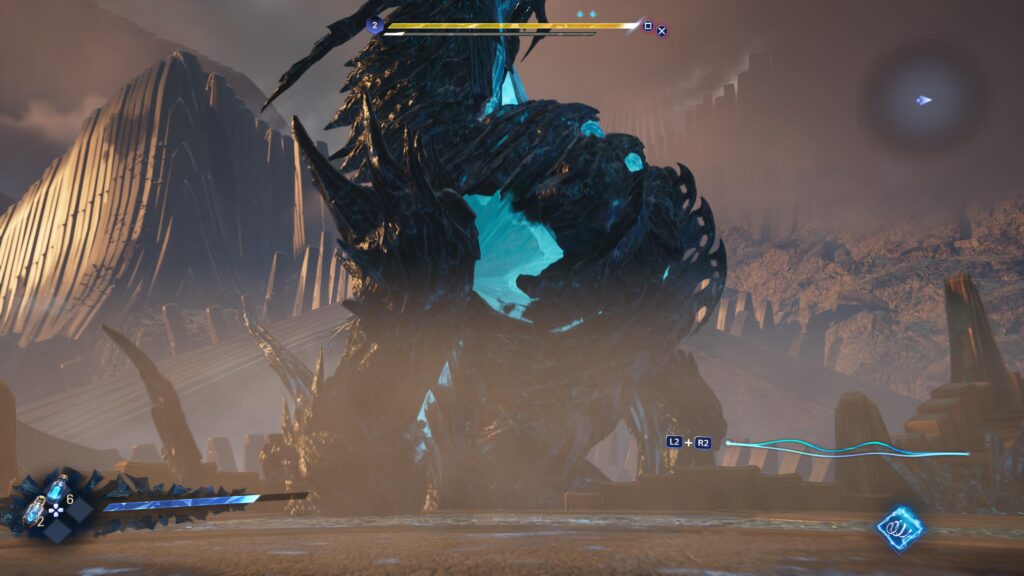This screenshot has height=576, width=1024.
Task: Use the potion slot showing 2 remaining
Action: tap(34, 510)
